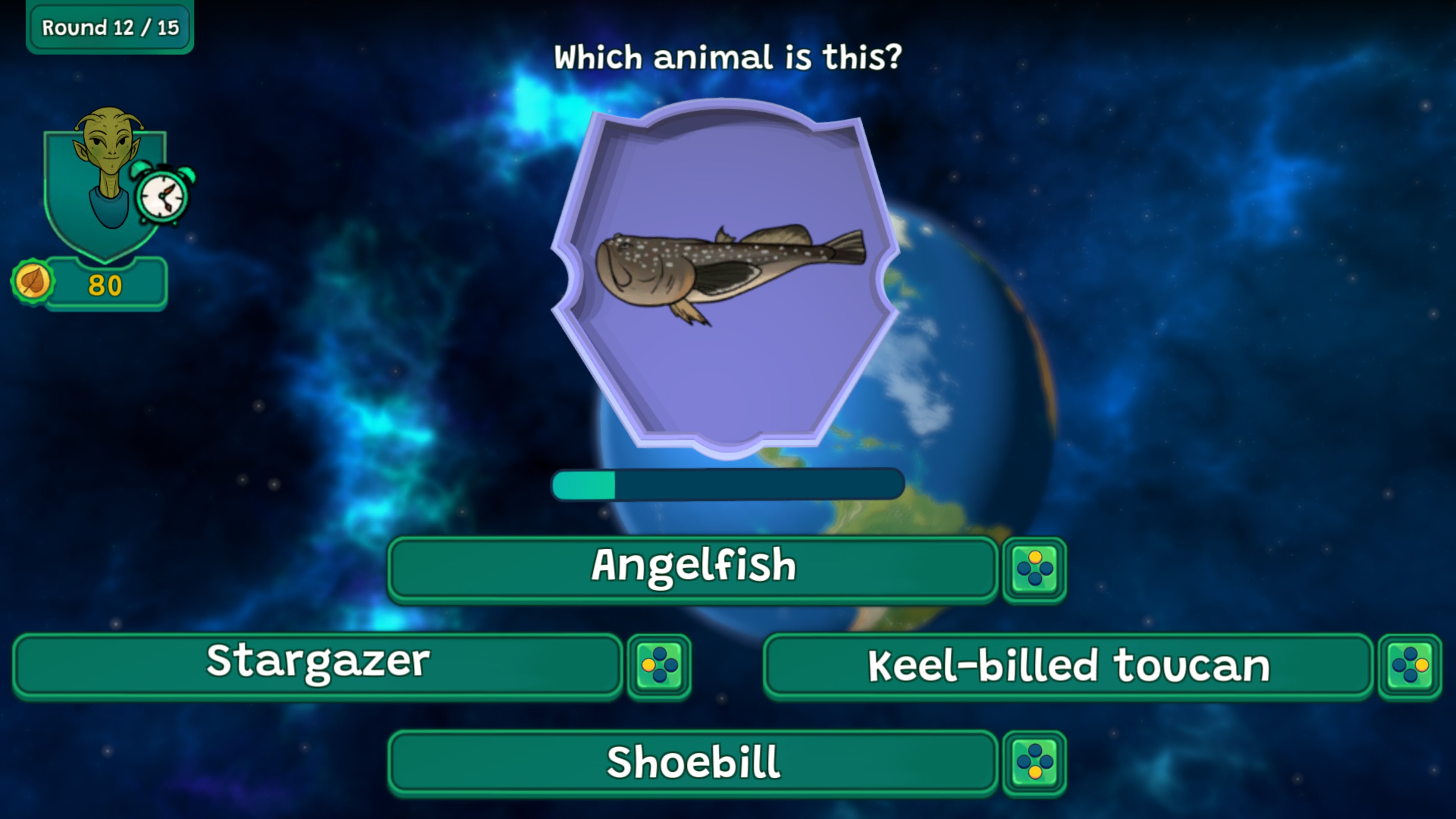Click the dot icon beside Angelfish
Image resolution: width=1456 pixels, height=819 pixels.
point(1034,569)
